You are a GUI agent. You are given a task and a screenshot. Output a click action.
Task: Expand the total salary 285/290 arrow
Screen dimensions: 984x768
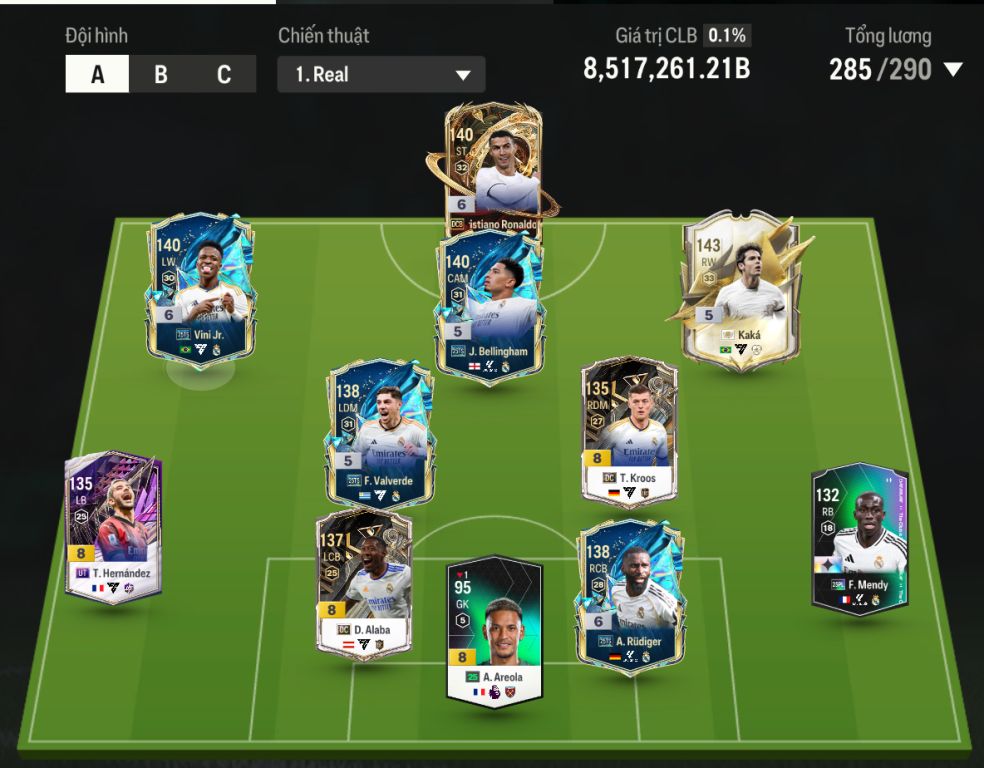point(953,69)
